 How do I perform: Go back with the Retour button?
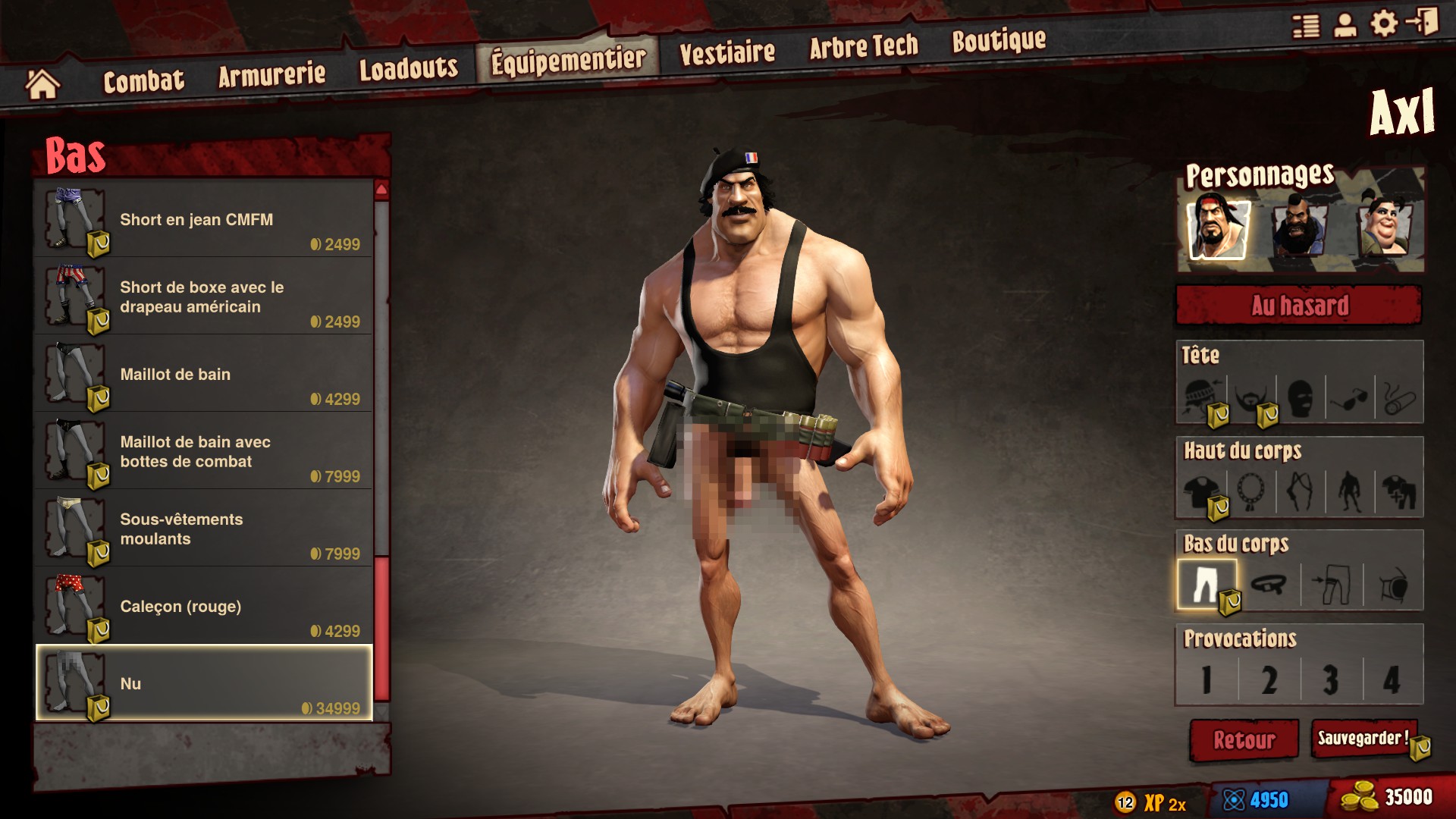1244,739
